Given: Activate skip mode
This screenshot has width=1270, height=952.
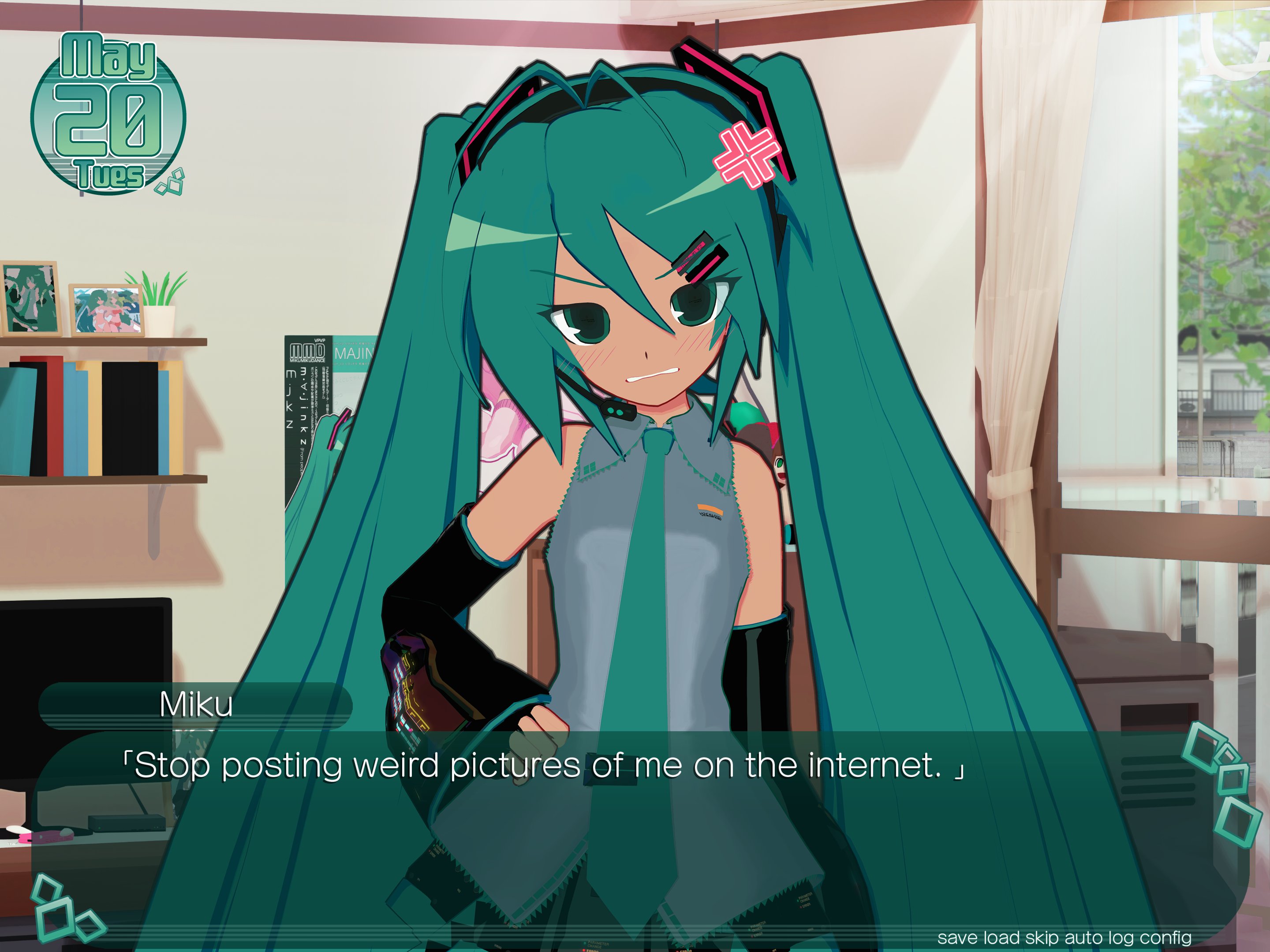Looking at the screenshot, I should pyautogui.click(x=1042, y=937).
